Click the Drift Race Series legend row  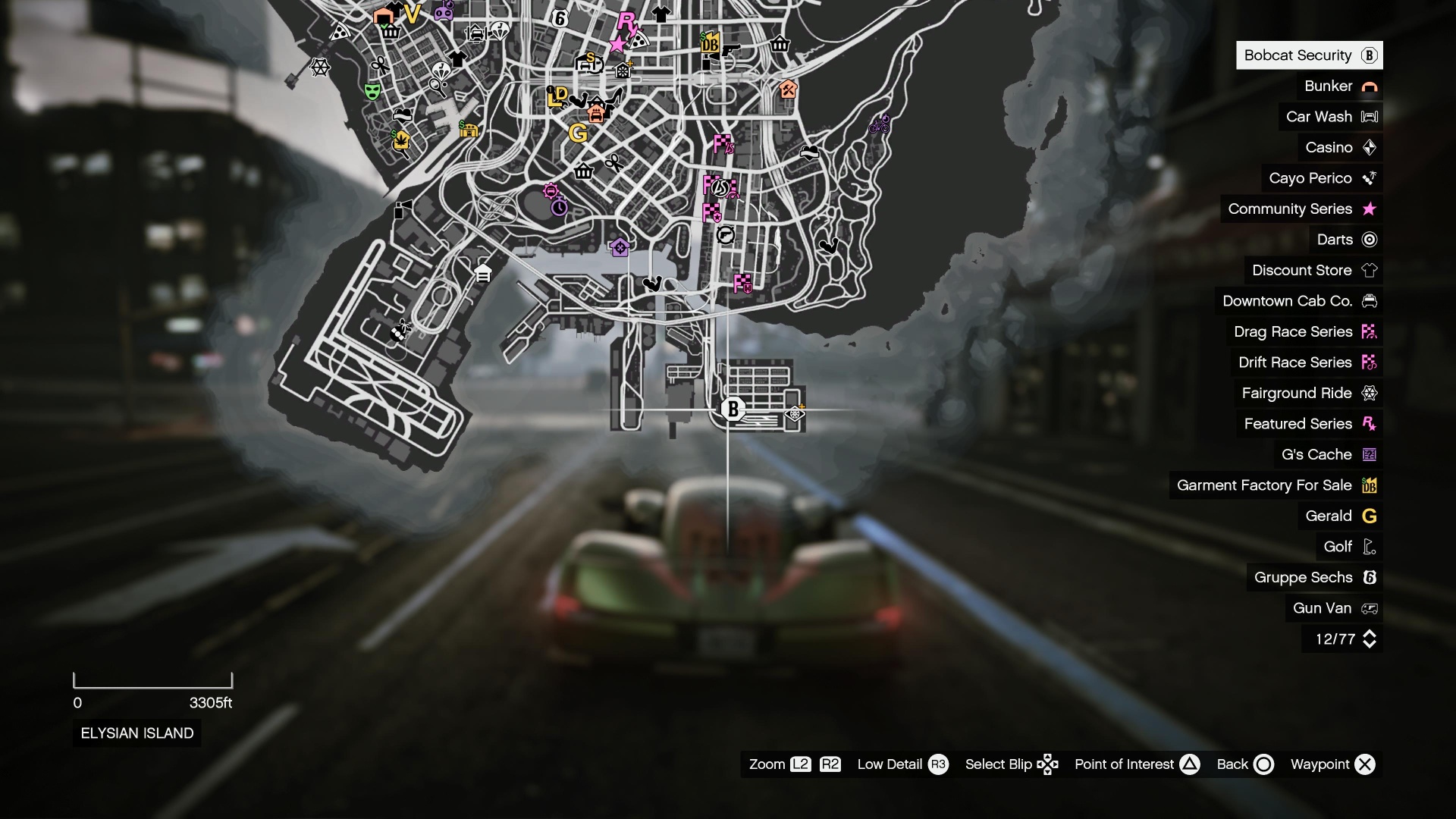(x=1293, y=362)
